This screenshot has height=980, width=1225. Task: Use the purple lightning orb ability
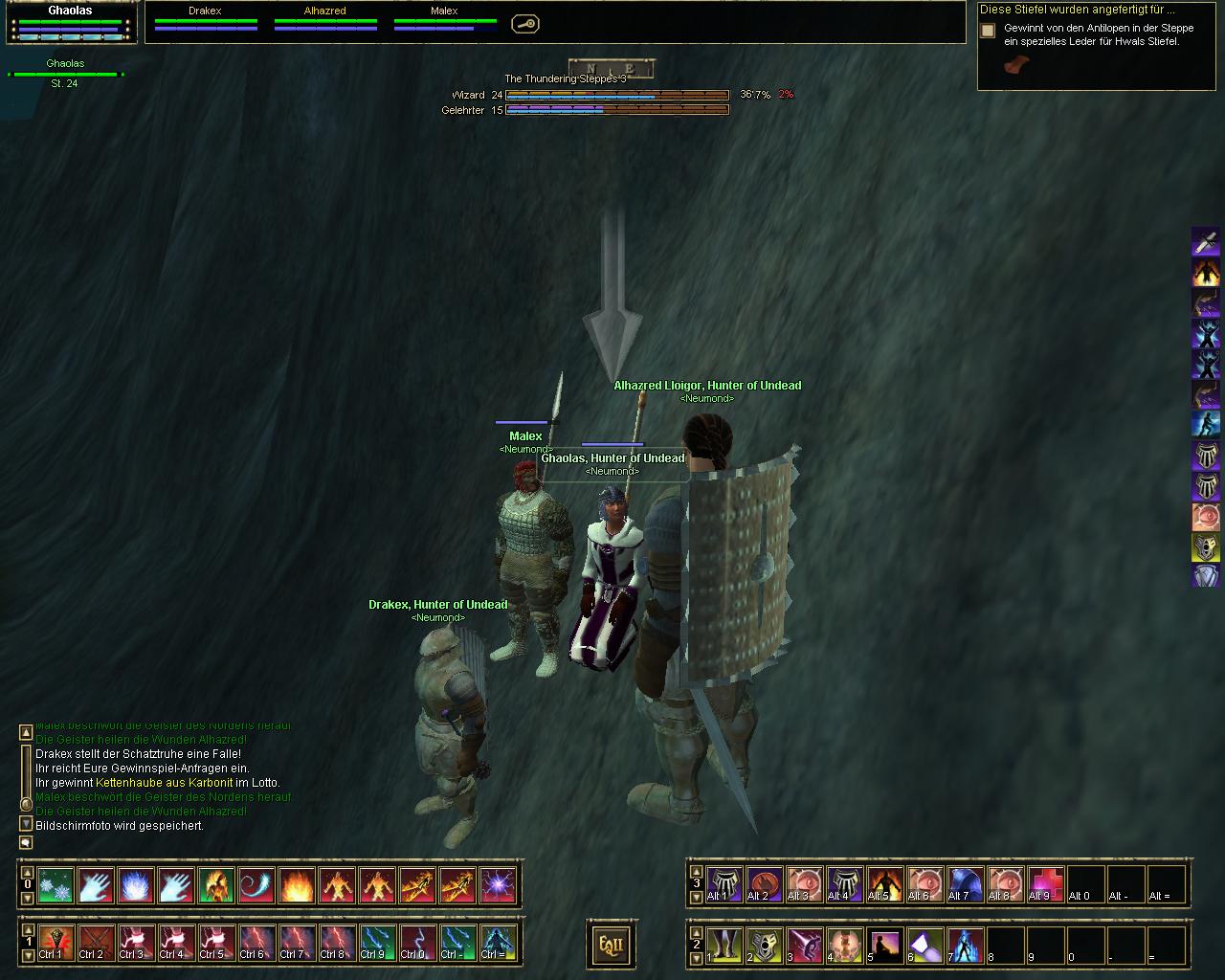point(498,886)
